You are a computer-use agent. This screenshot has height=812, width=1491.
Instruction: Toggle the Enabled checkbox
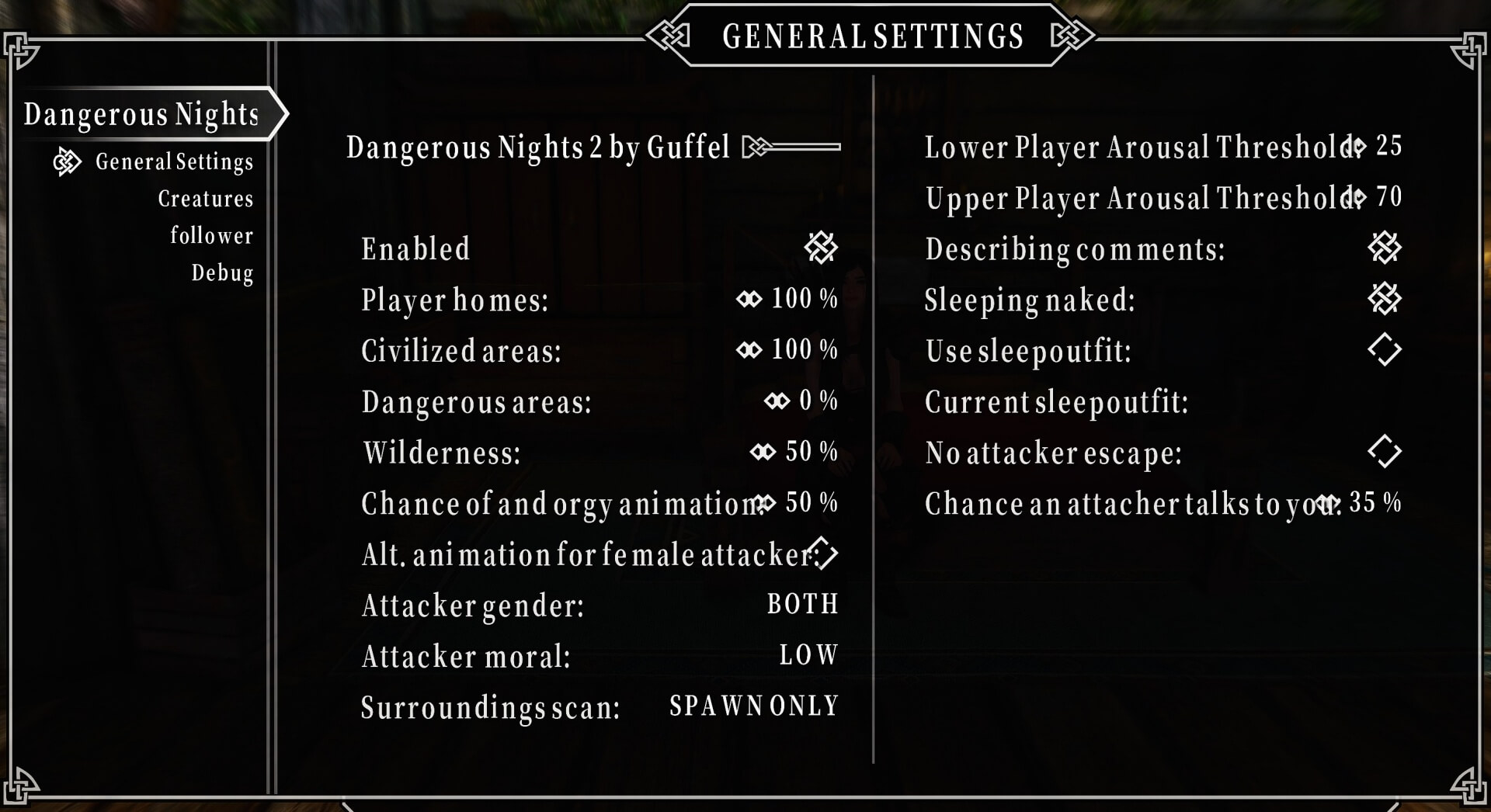pyautogui.click(x=821, y=248)
